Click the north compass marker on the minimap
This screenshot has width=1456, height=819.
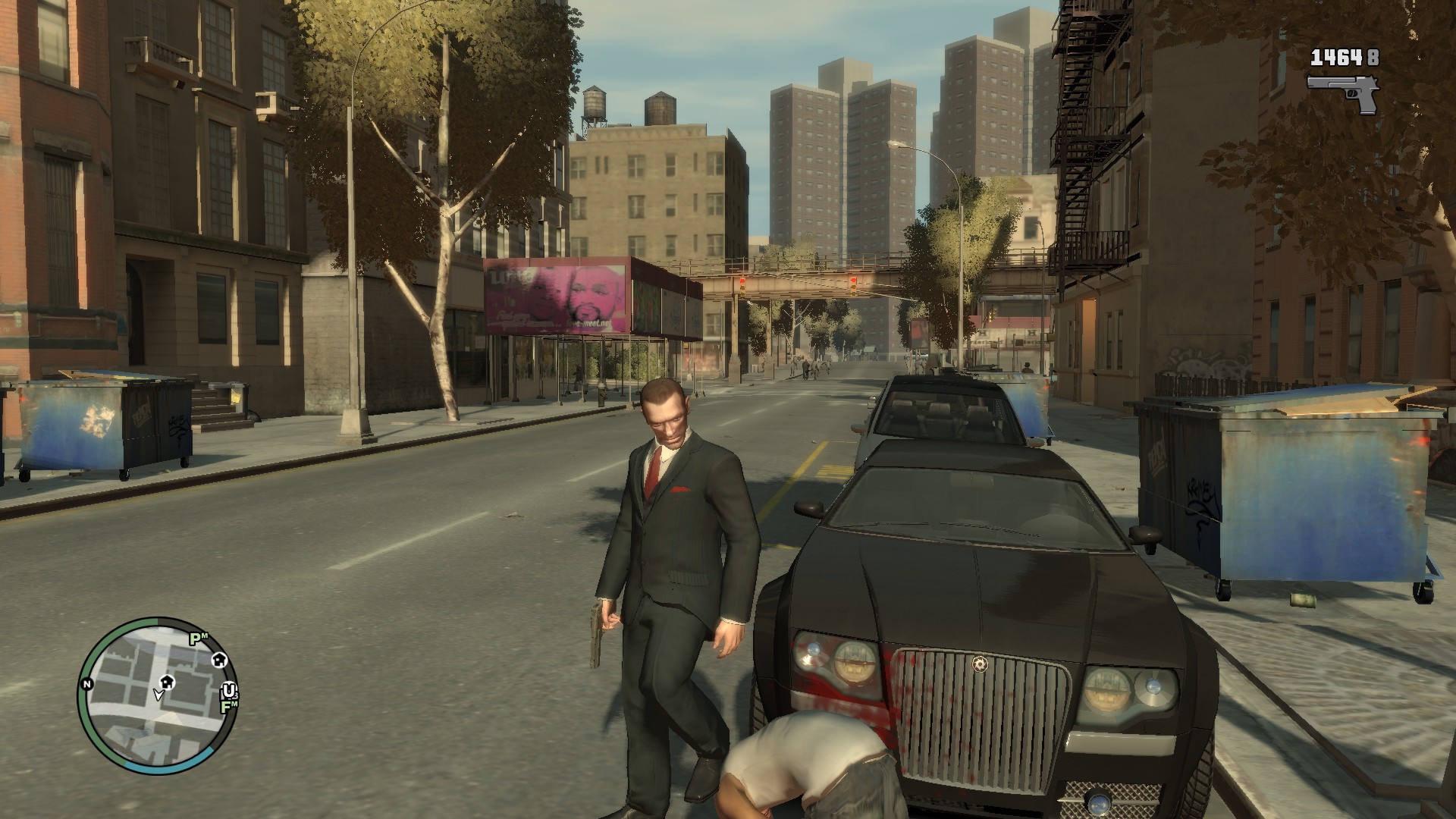click(87, 684)
